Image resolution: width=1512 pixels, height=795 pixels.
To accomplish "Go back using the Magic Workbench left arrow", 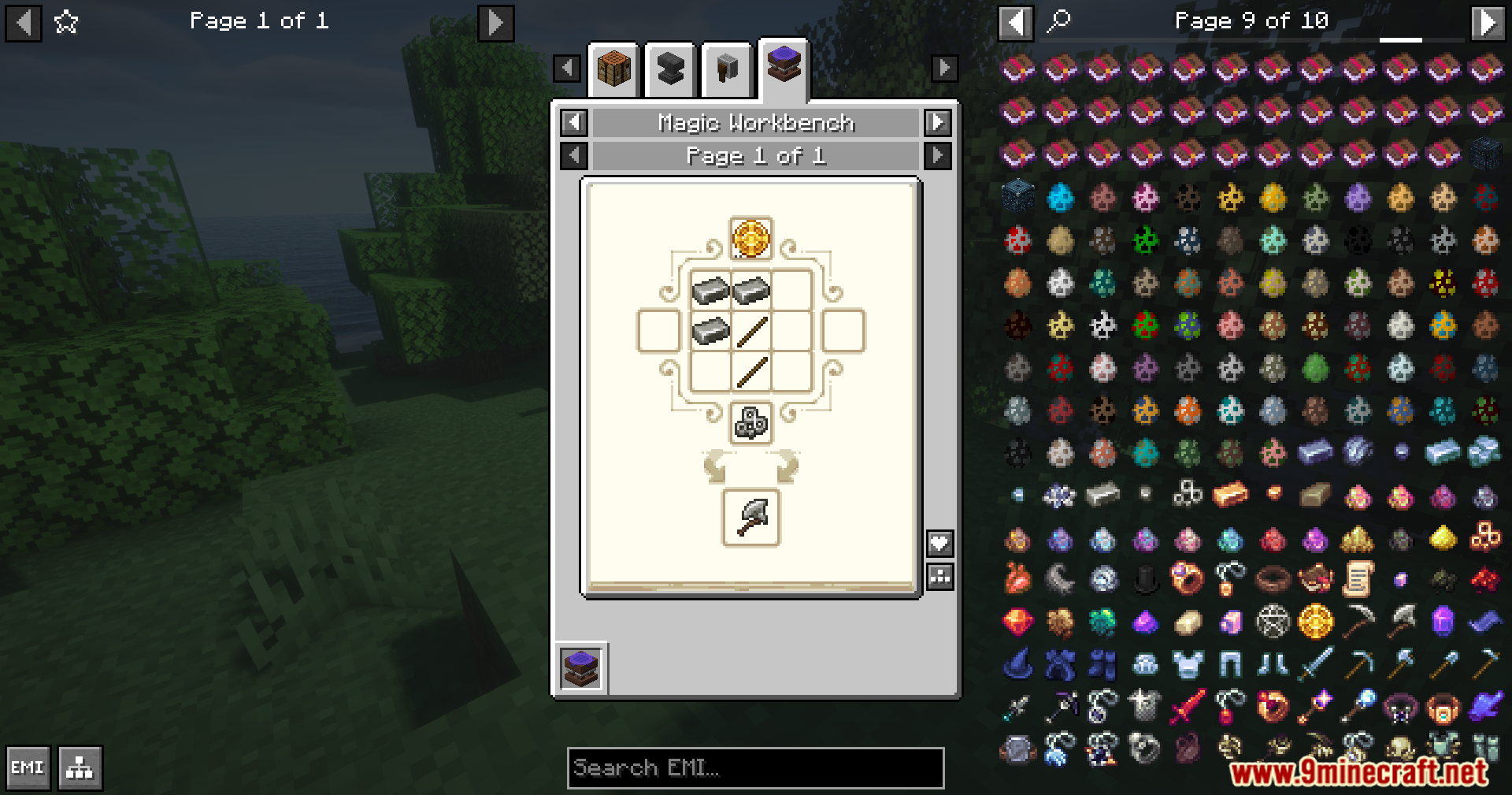I will 573,123.
